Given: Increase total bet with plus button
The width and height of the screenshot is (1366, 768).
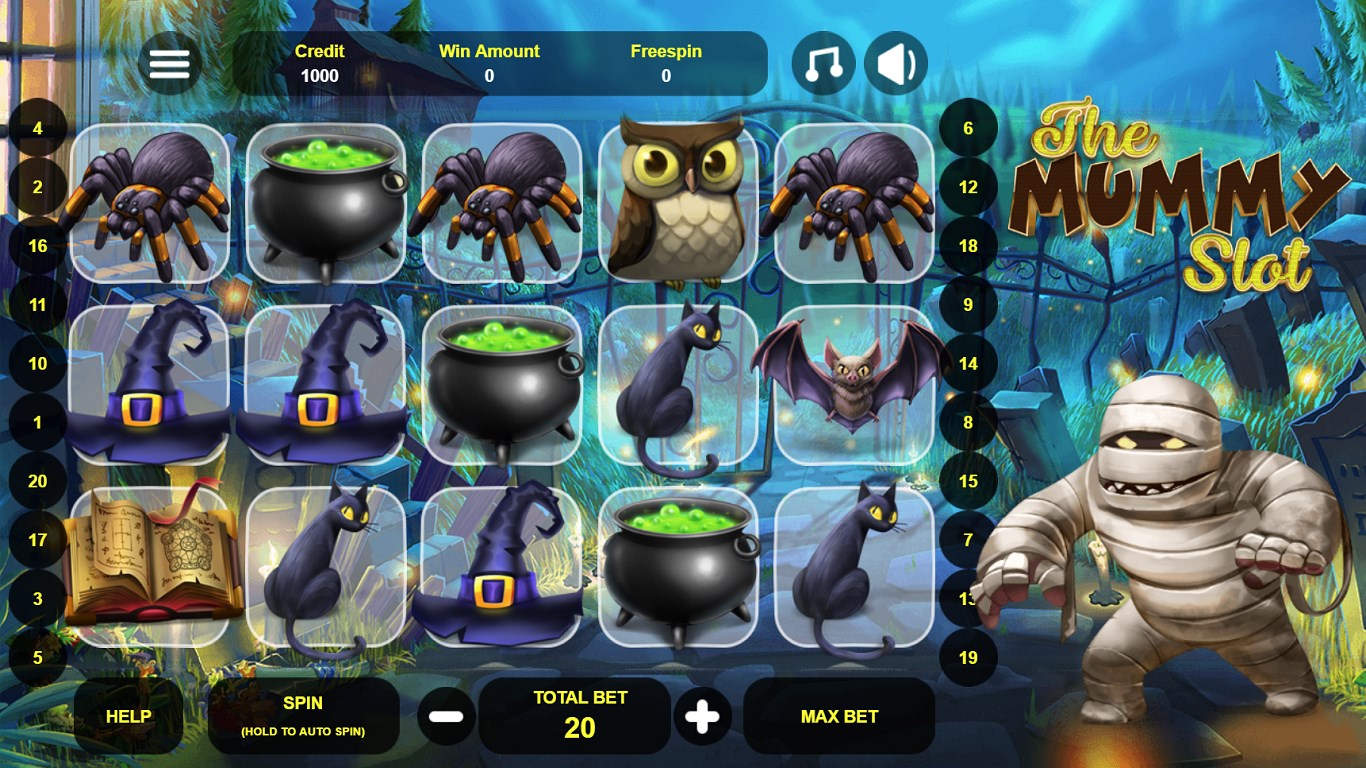Looking at the screenshot, I should coord(702,716).
